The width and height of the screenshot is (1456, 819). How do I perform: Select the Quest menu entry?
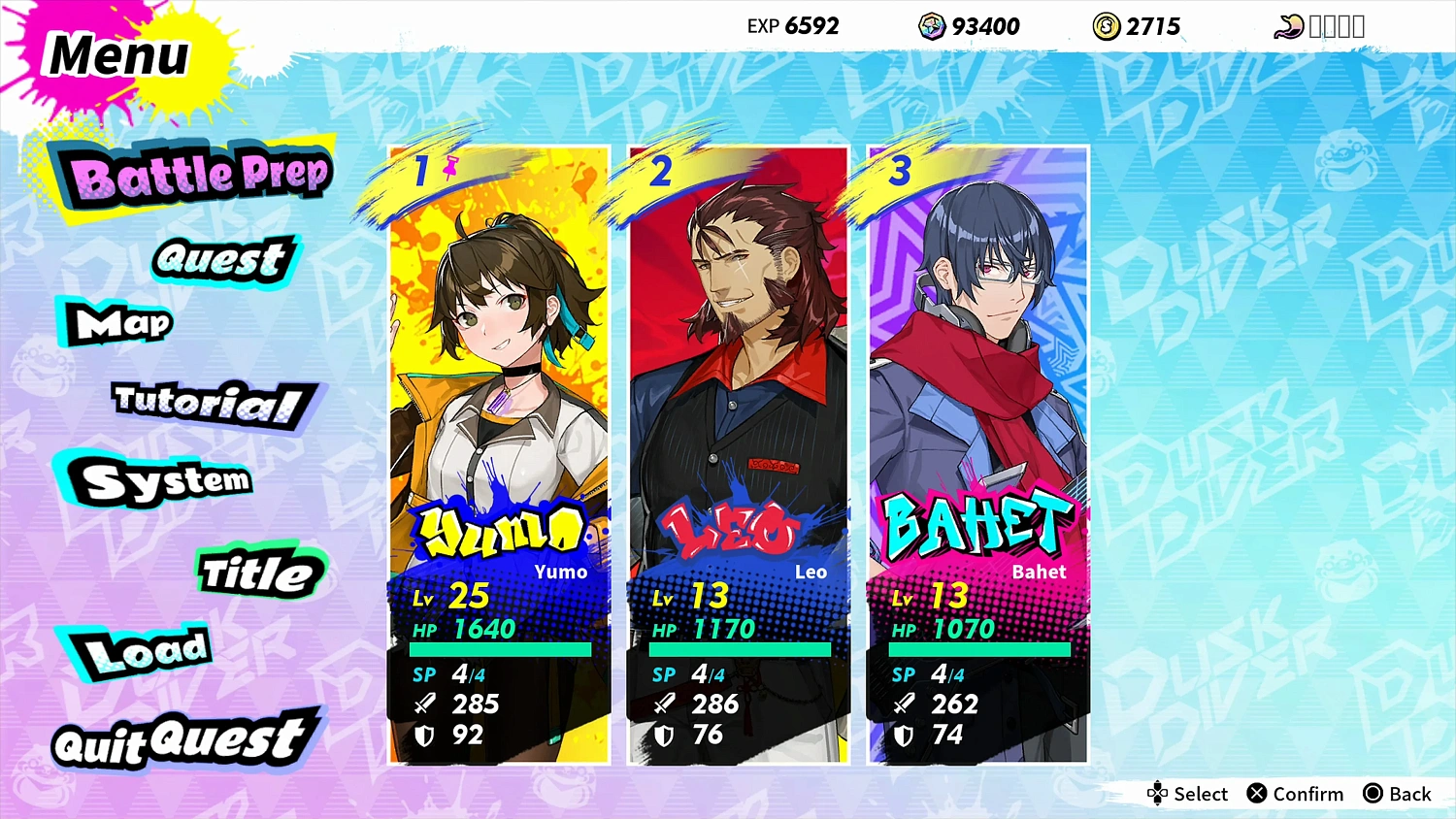(x=221, y=259)
